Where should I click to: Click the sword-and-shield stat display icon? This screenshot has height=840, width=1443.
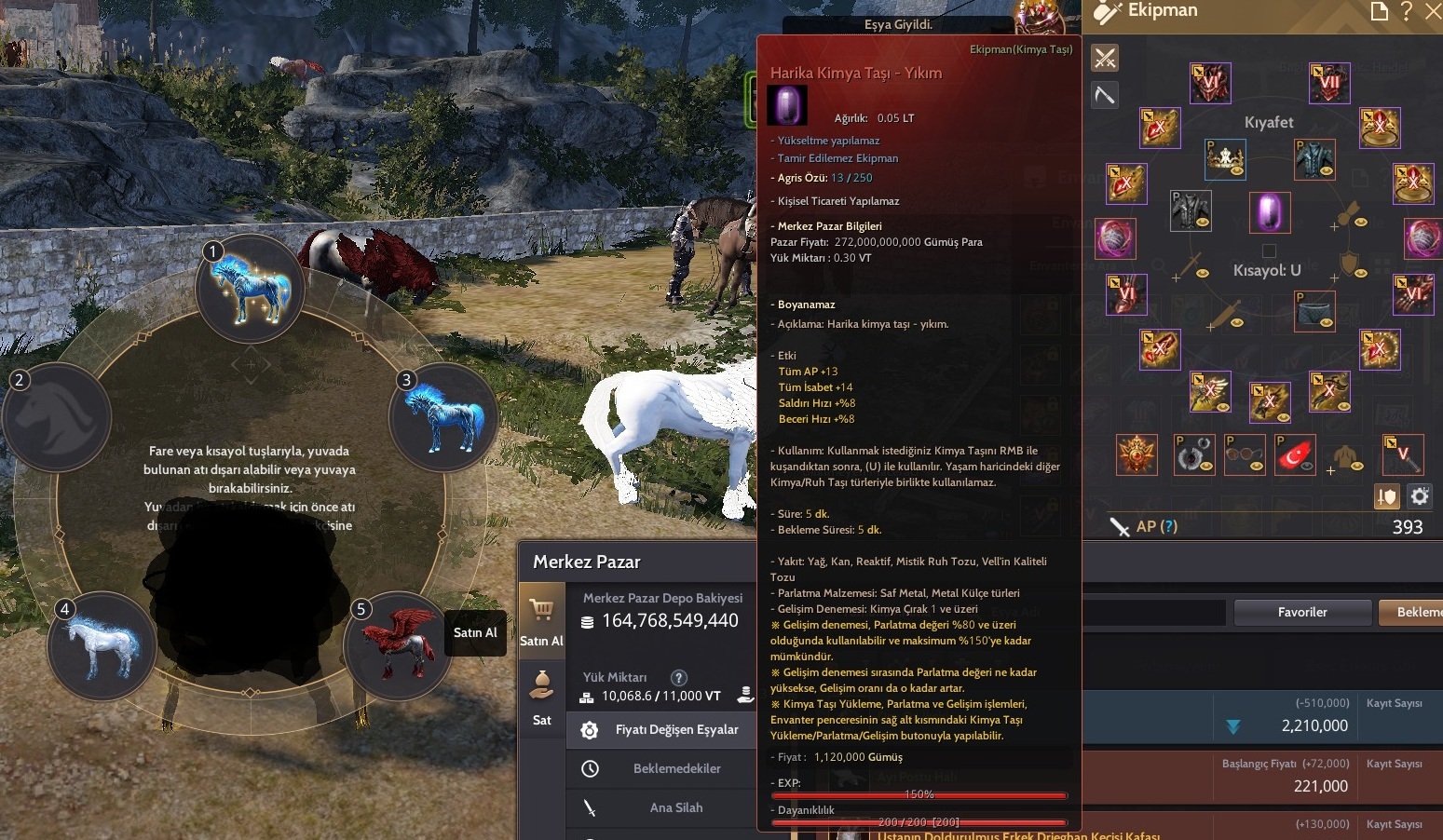click(1387, 496)
